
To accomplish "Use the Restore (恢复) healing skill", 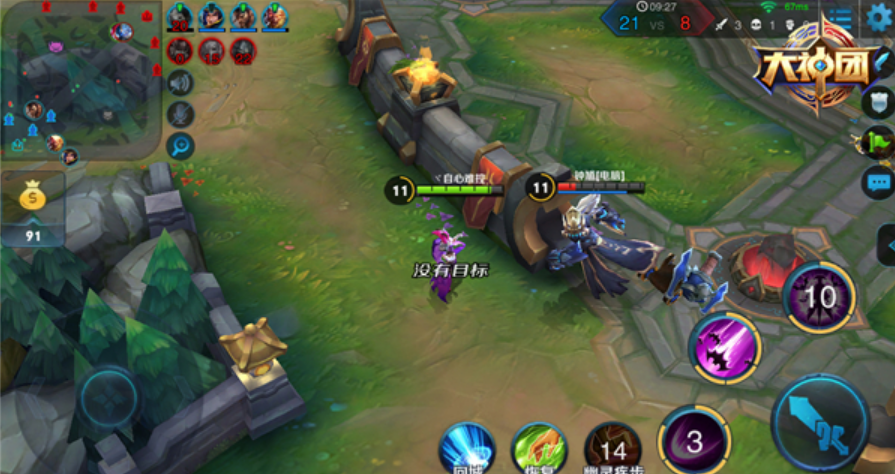I will [x=539, y=447].
